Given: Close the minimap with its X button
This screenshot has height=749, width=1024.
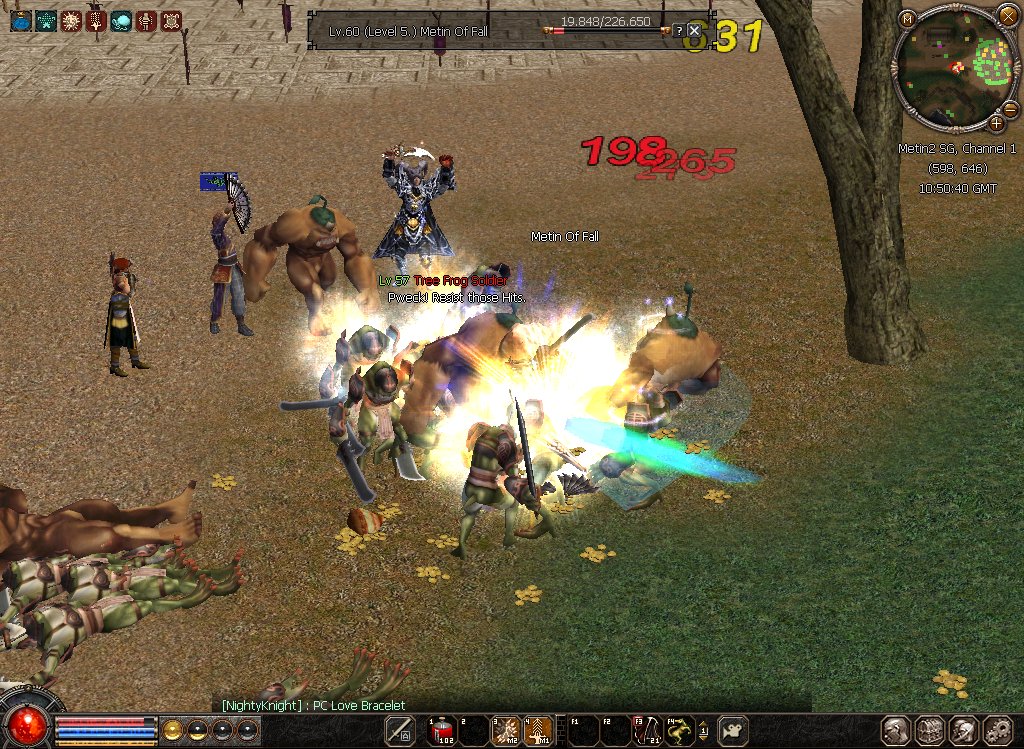Looking at the screenshot, I should (1008, 16).
